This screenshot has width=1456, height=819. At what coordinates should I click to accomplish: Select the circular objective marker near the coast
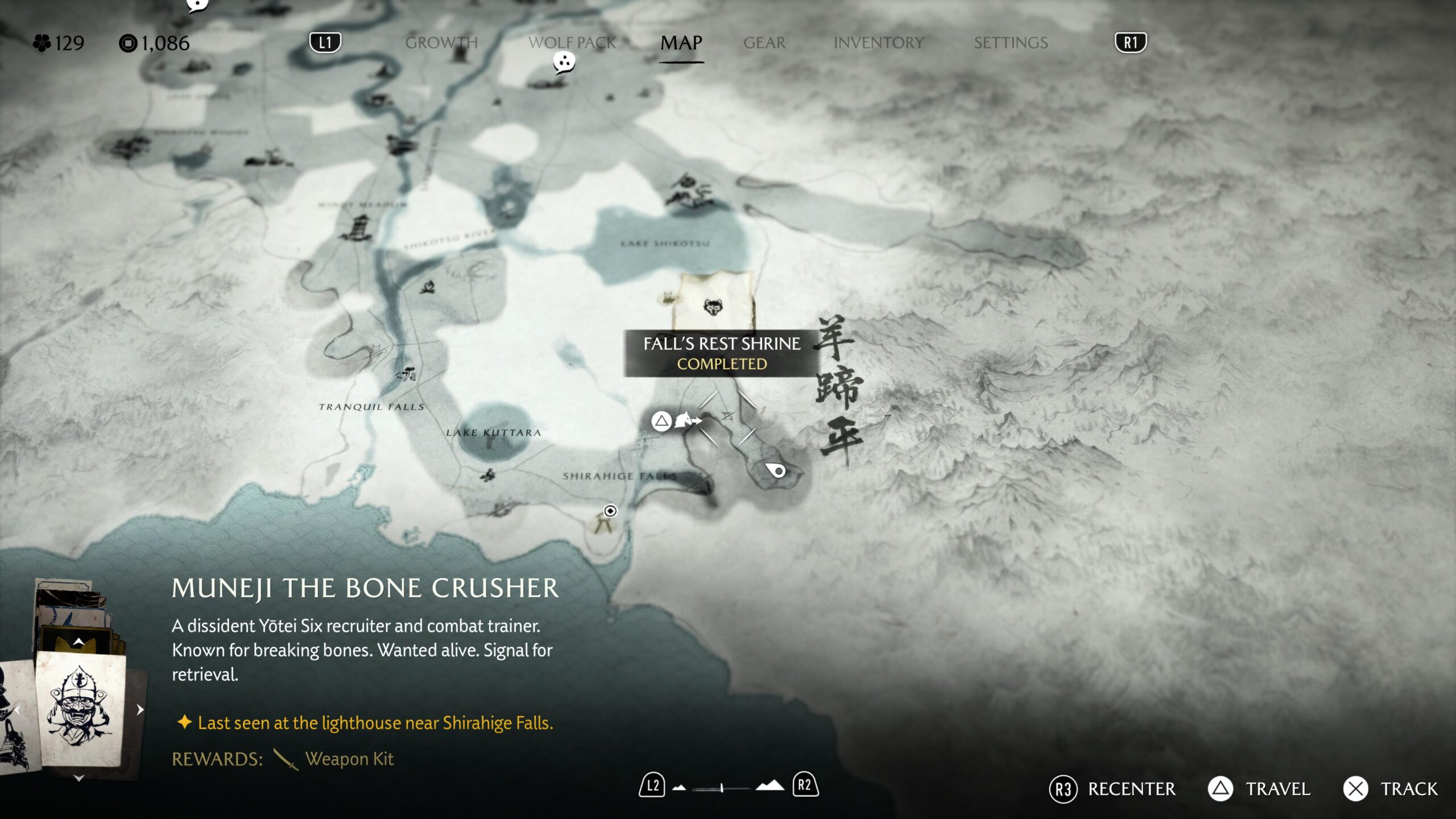610,511
